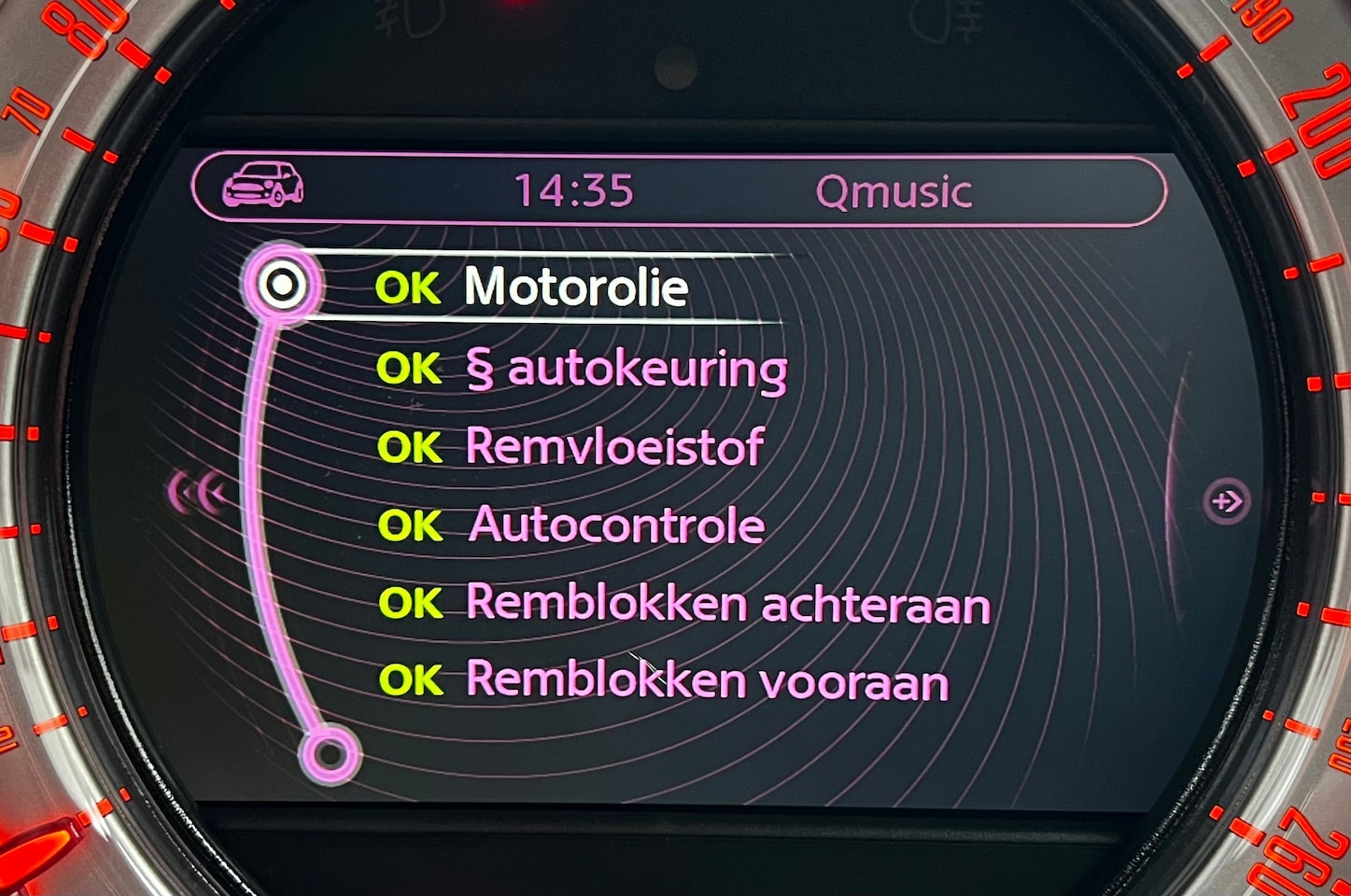Select Remblokken achteraan entry
This screenshot has height=896, width=1351.
click(727, 604)
